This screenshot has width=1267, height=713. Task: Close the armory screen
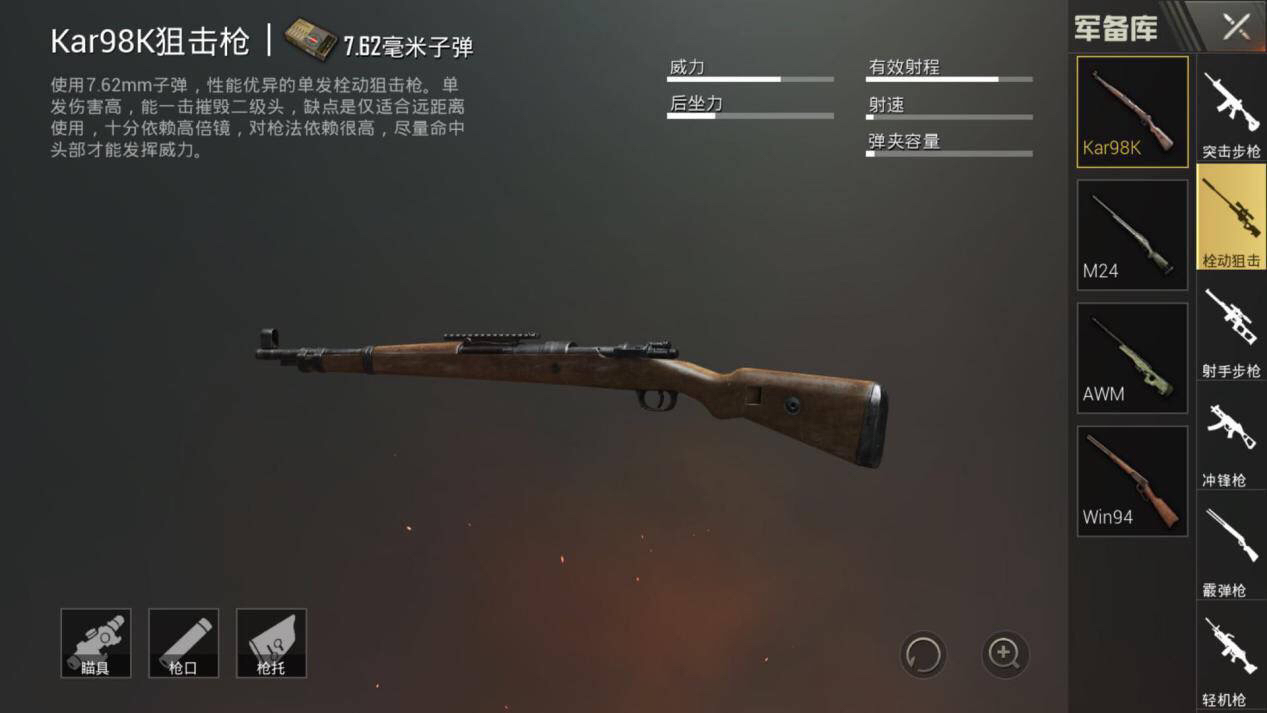[1236, 27]
